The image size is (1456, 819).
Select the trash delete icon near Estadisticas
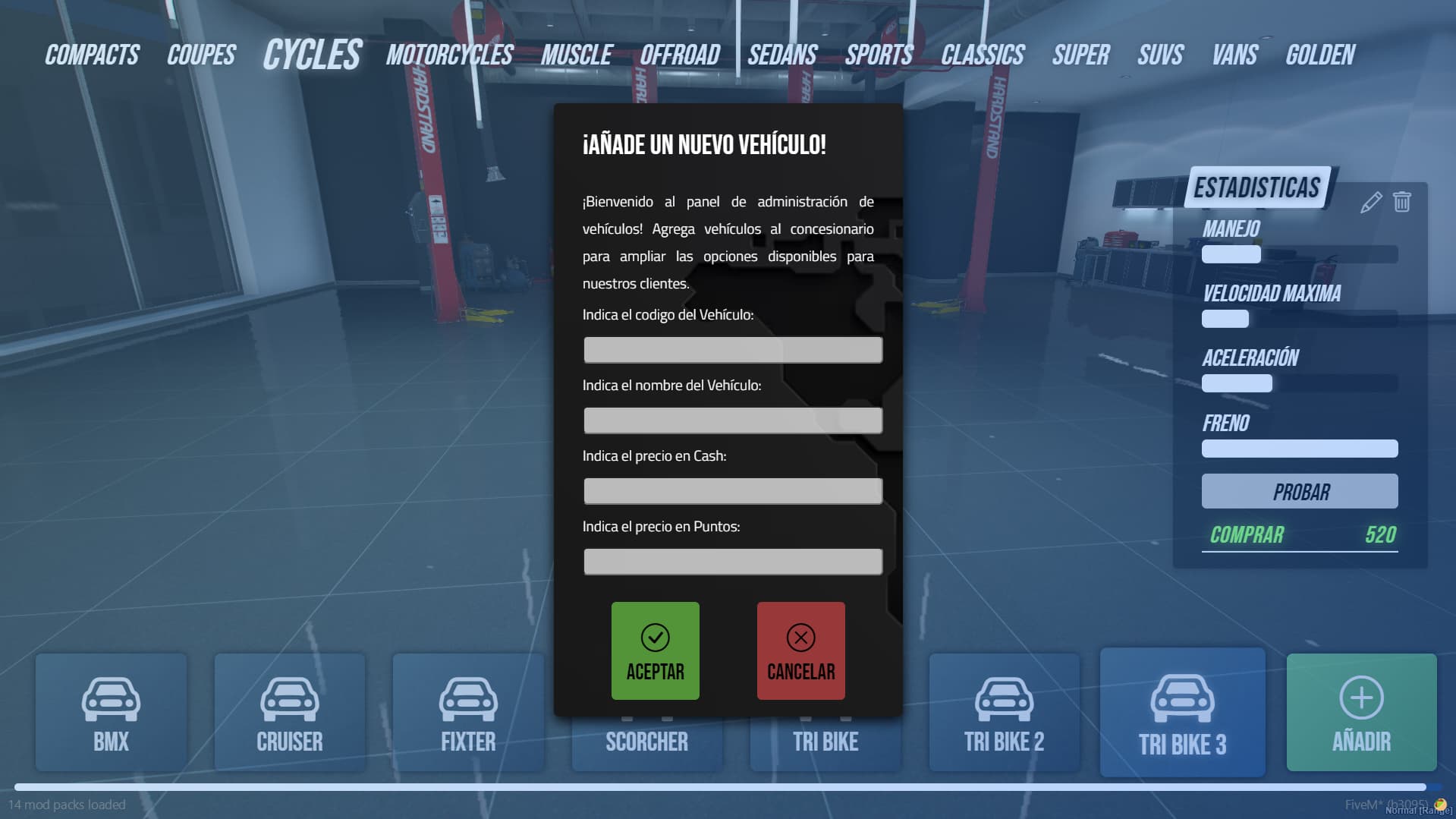[1401, 201]
